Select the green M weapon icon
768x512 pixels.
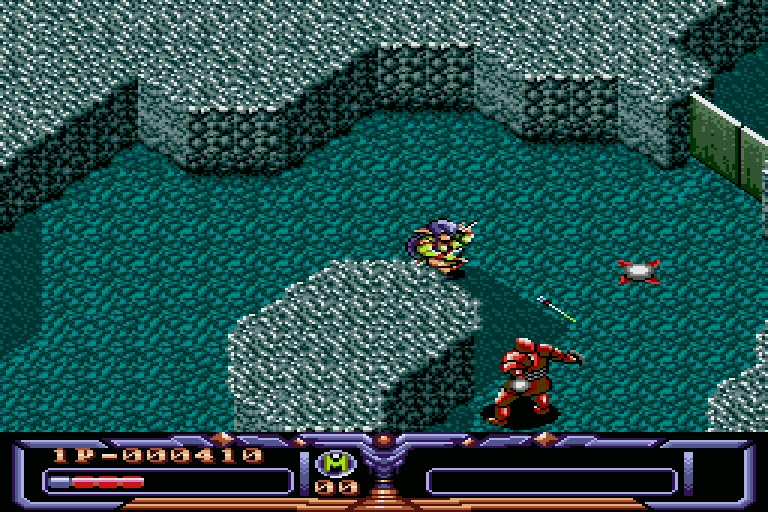pos(336,463)
